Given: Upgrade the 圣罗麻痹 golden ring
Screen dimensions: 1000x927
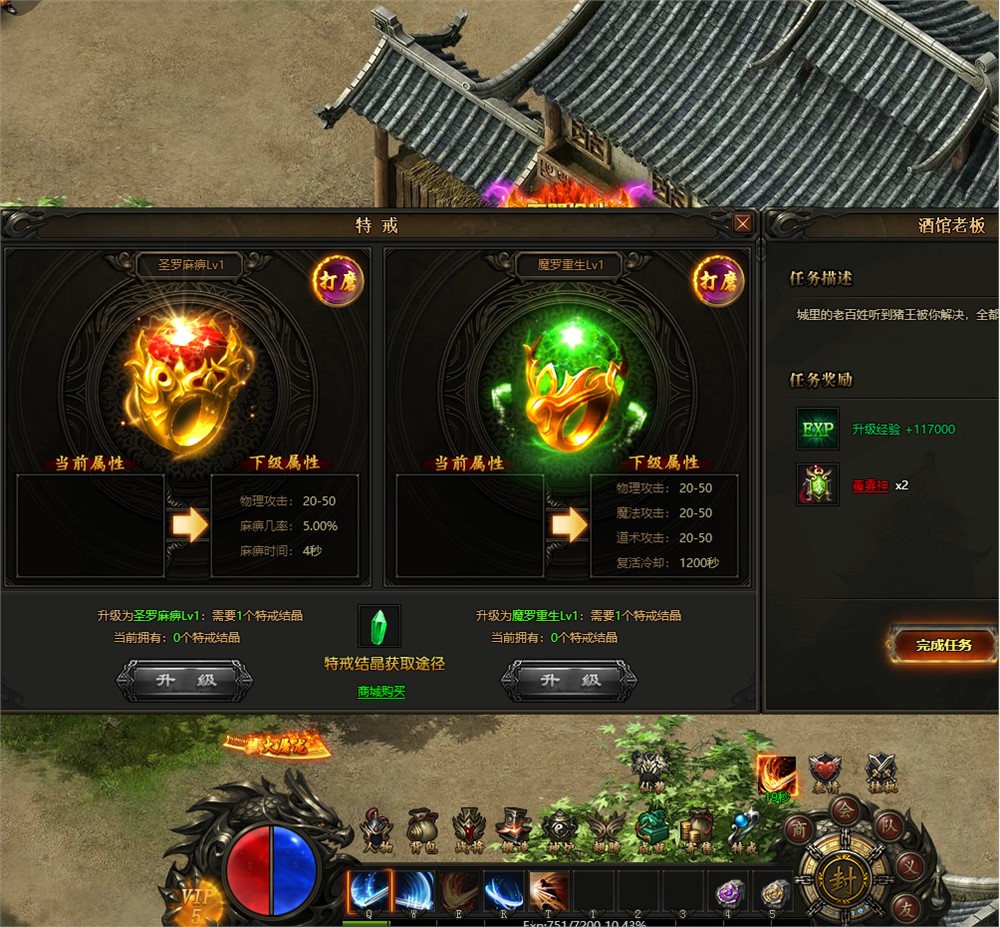Looking at the screenshot, I should pyautogui.click(x=185, y=680).
